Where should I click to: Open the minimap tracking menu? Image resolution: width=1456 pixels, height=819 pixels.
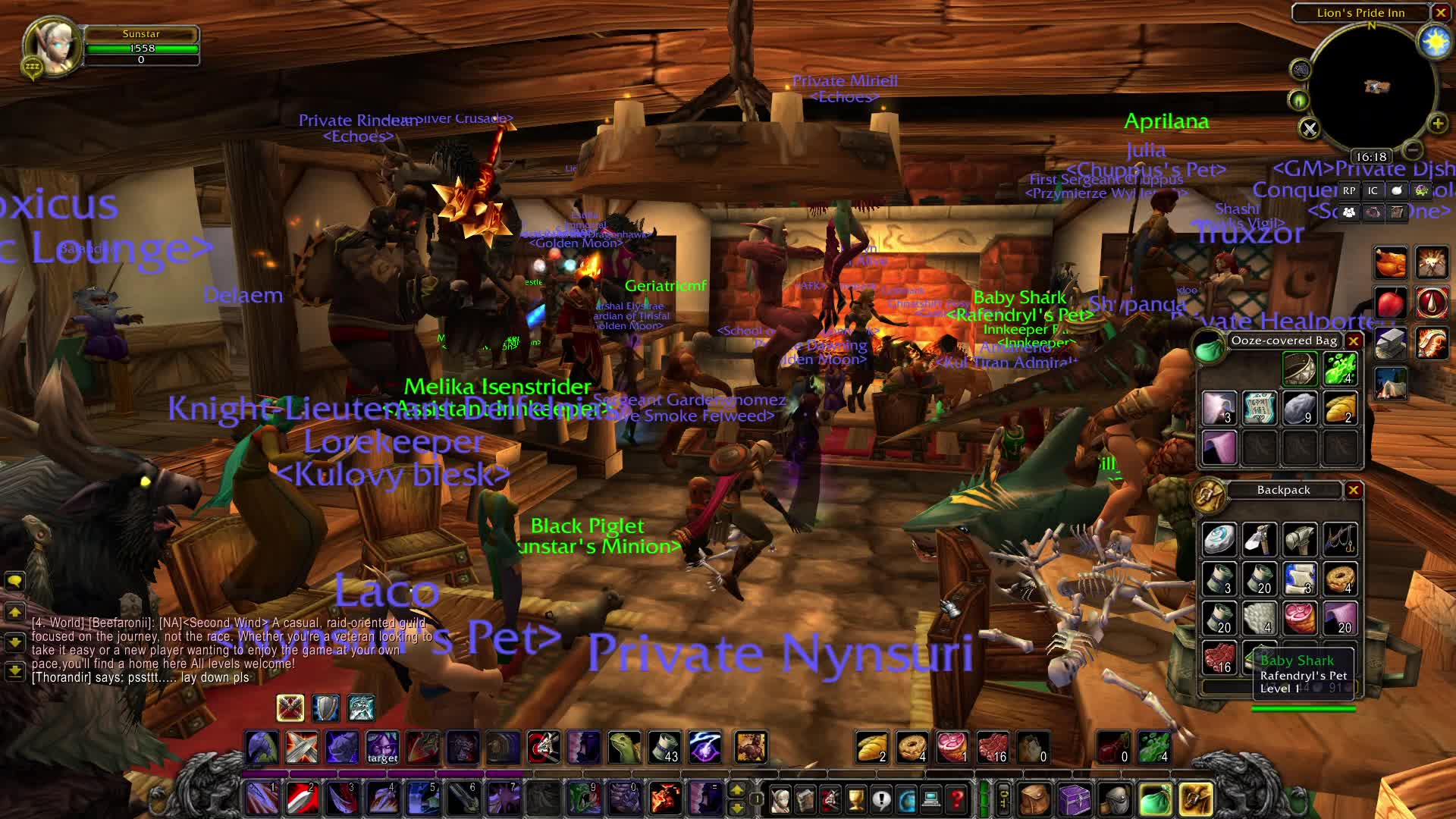coord(1298,99)
